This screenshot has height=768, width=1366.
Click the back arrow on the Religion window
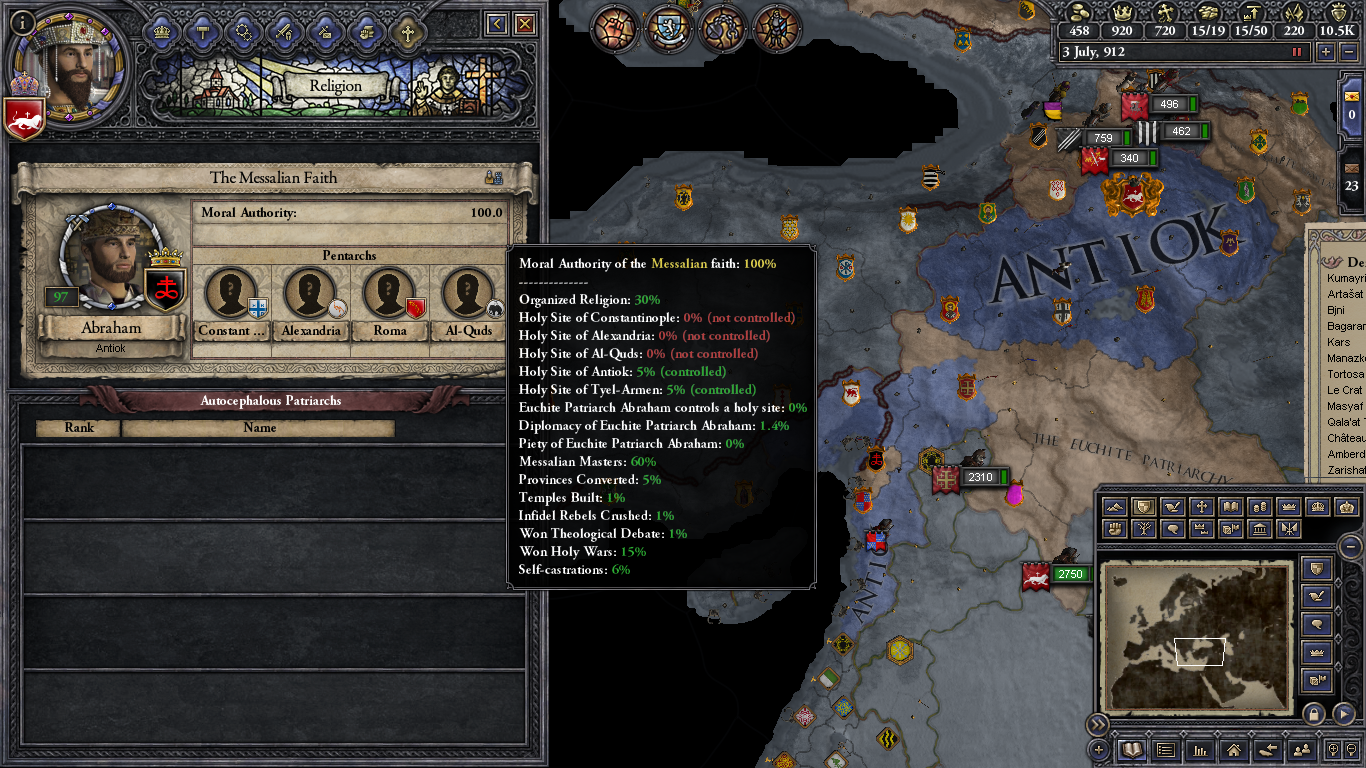pyautogui.click(x=495, y=22)
